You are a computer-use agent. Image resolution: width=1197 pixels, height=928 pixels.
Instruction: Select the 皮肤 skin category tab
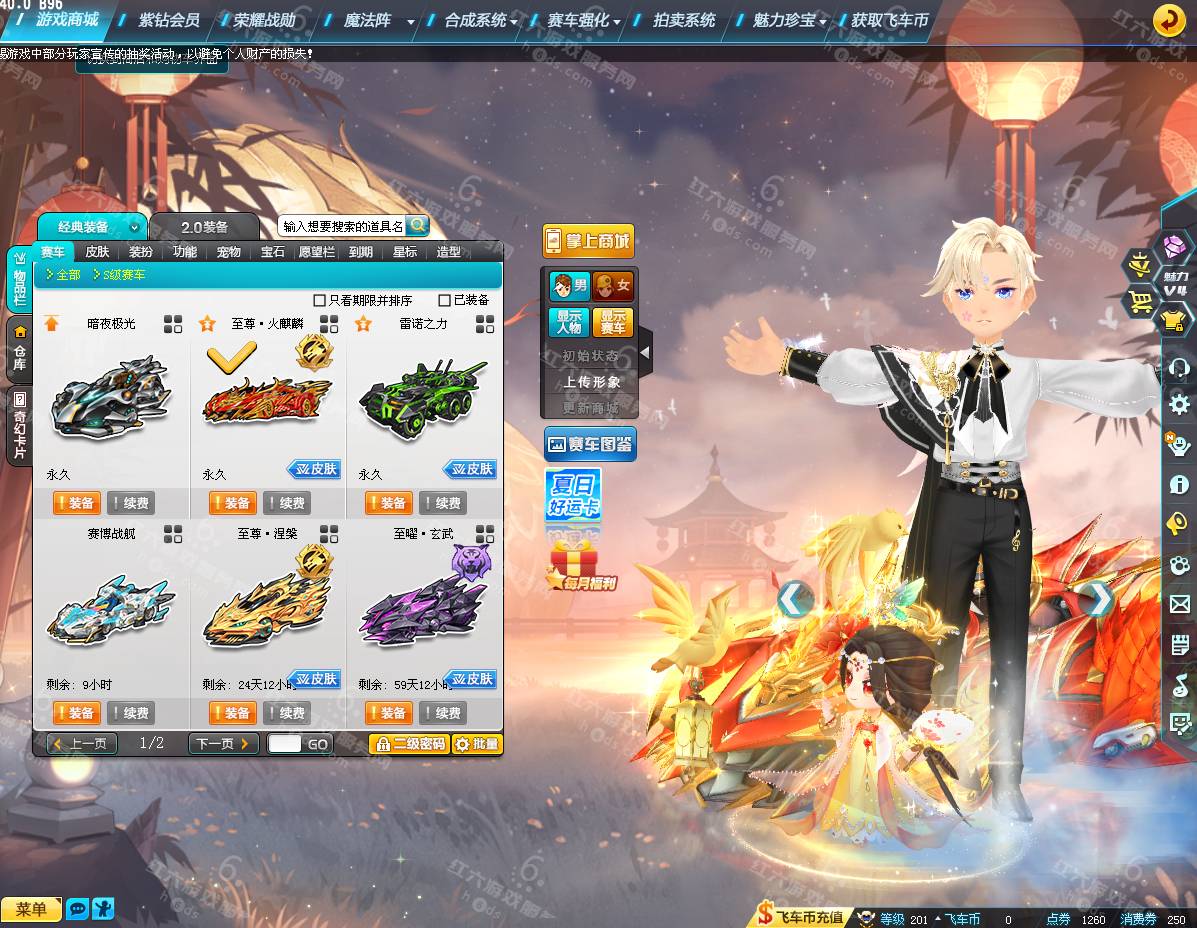coord(97,252)
